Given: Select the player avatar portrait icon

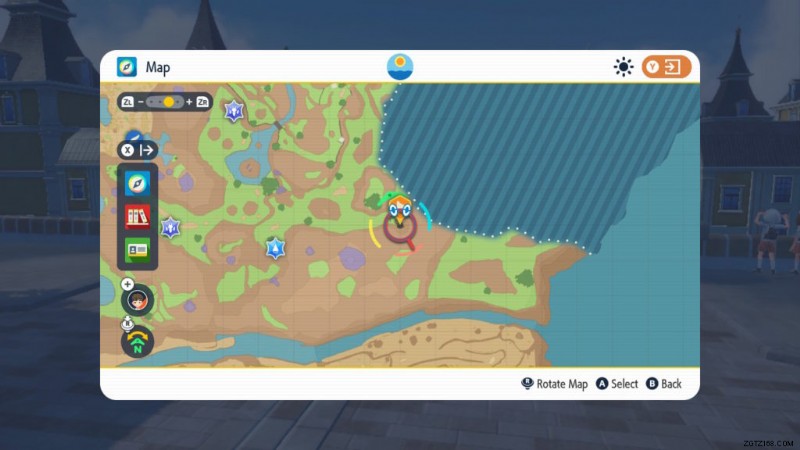Looking at the screenshot, I should (x=137, y=299).
